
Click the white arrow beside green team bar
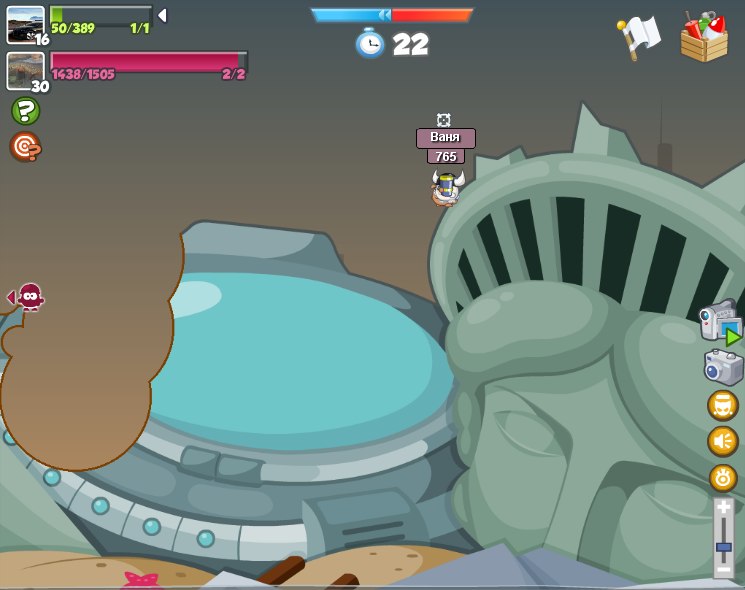(162, 15)
